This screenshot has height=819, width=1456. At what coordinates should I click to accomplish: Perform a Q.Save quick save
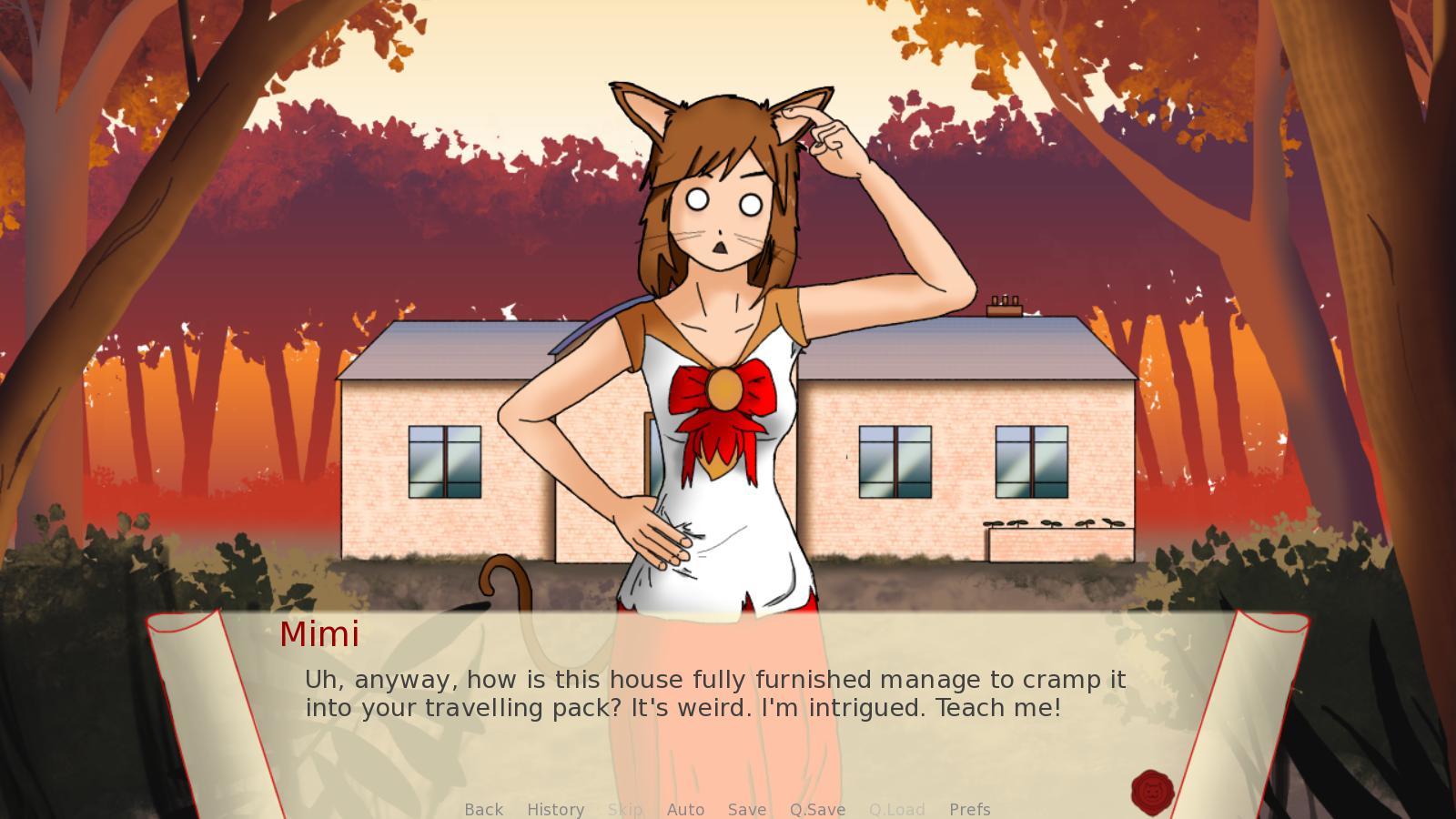point(816,809)
